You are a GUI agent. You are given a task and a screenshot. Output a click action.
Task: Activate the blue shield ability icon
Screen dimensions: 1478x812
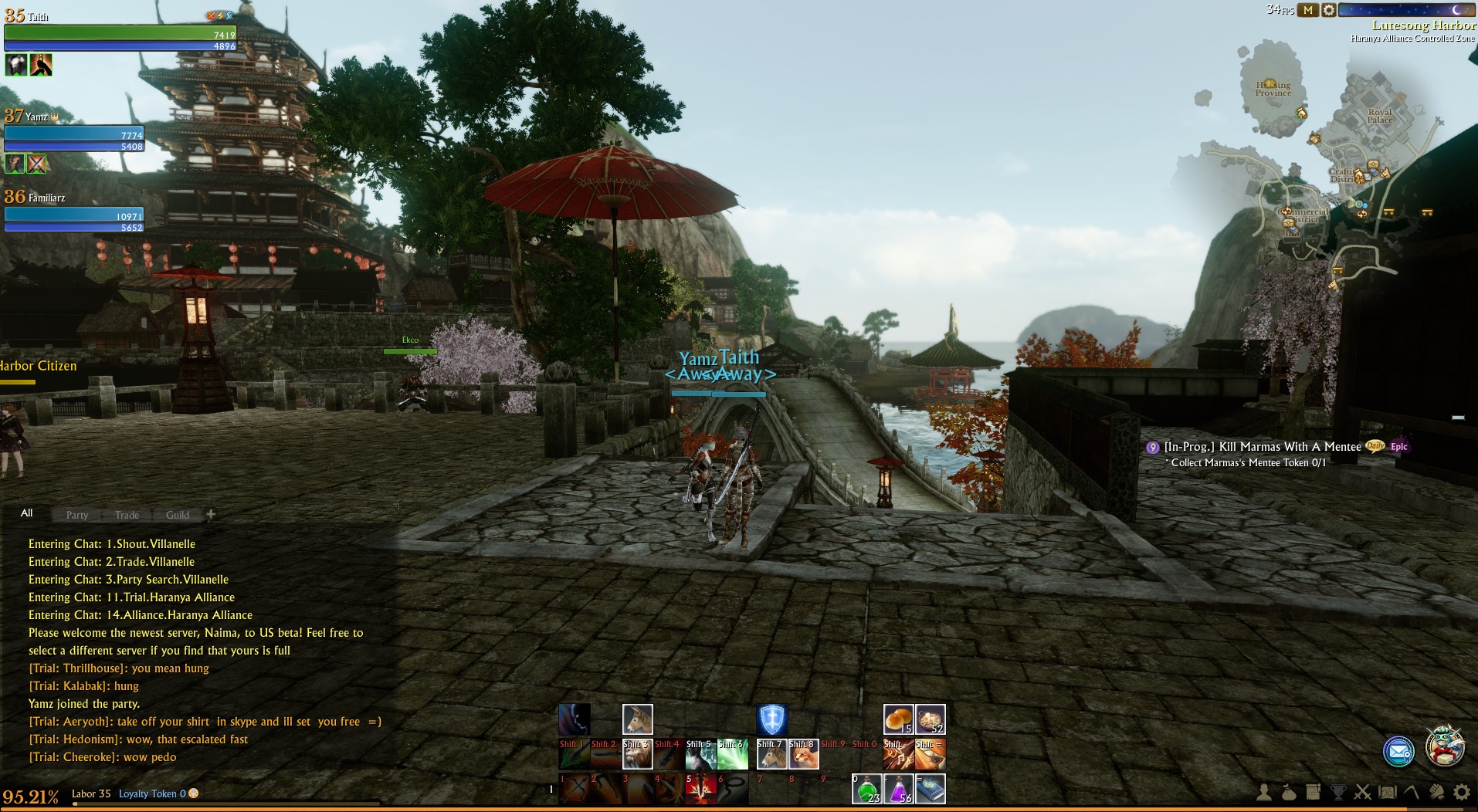pos(771,719)
